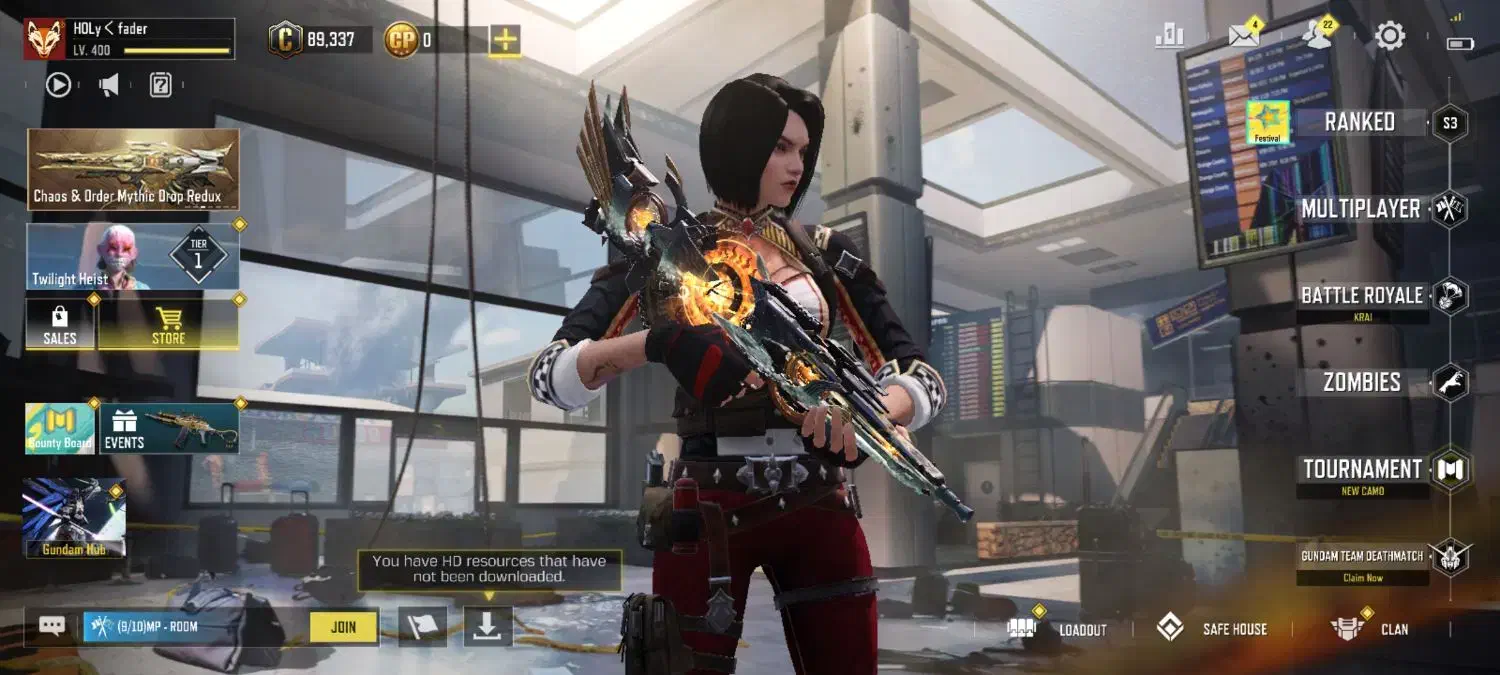
Task: Open the friends list icon
Action: pos(1316,37)
